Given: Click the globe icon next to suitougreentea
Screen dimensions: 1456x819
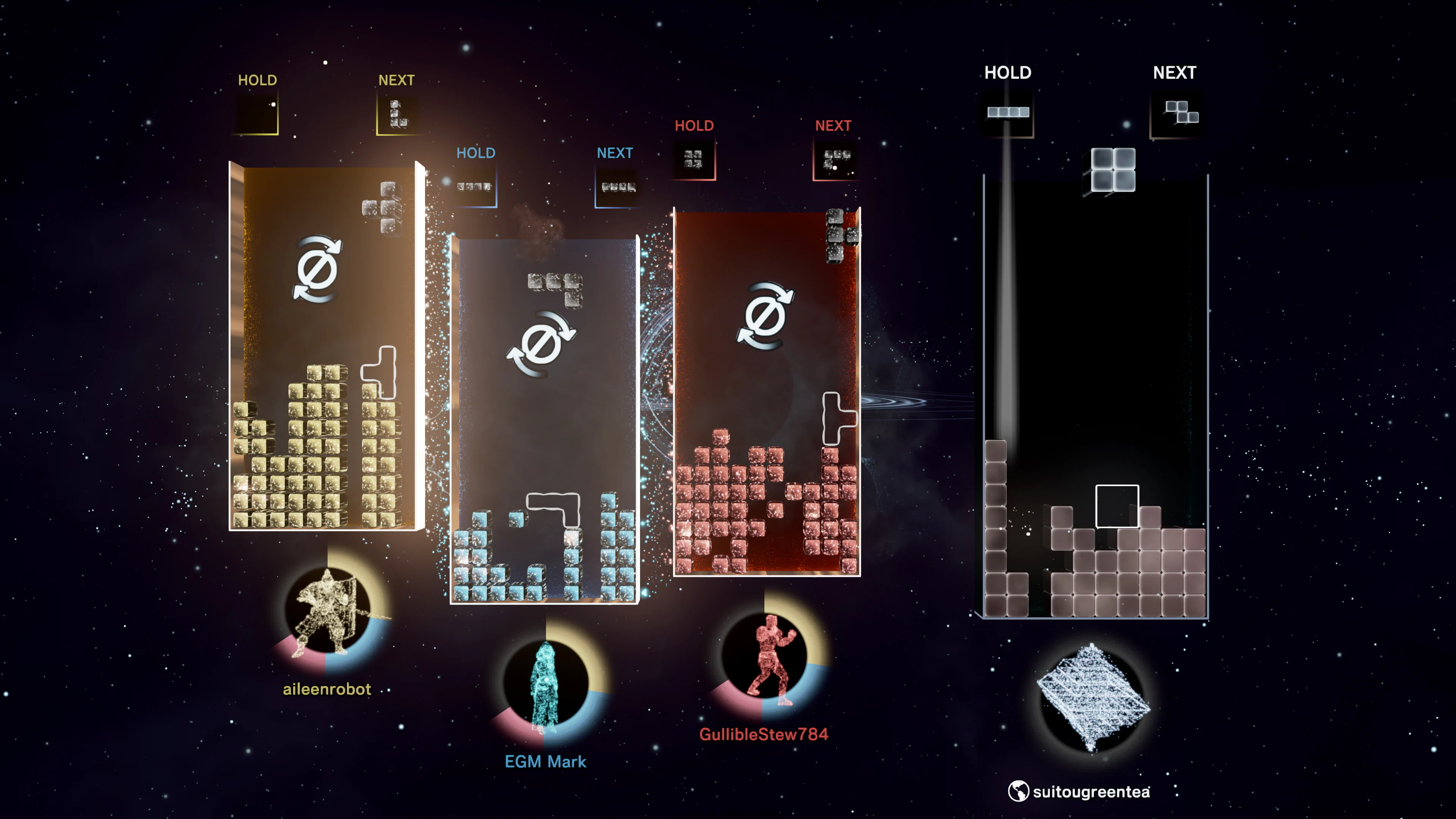Looking at the screenshot, I should (x=1018, y=792).
